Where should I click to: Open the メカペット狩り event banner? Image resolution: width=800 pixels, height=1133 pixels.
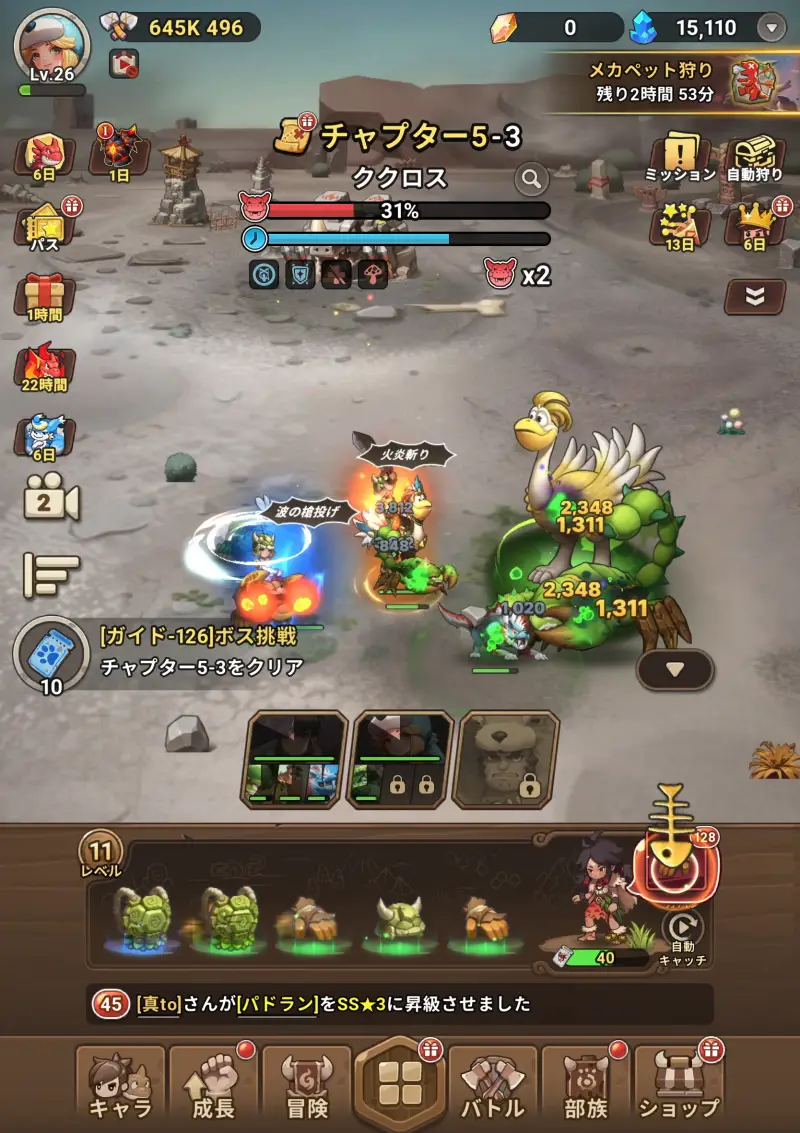click(x=680, y=82)
